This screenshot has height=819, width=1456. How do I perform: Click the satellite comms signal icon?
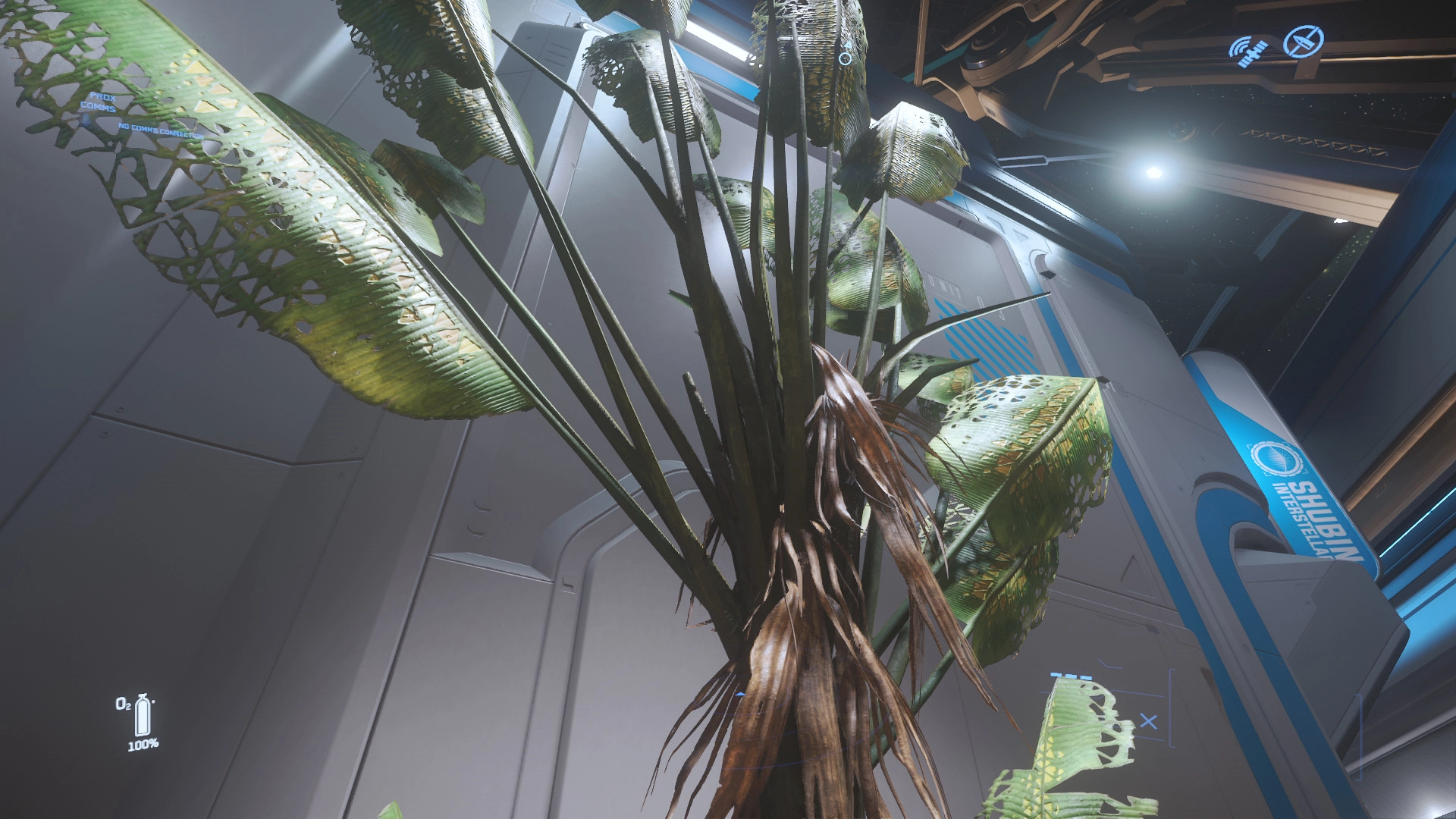(x=1248, y=51)
